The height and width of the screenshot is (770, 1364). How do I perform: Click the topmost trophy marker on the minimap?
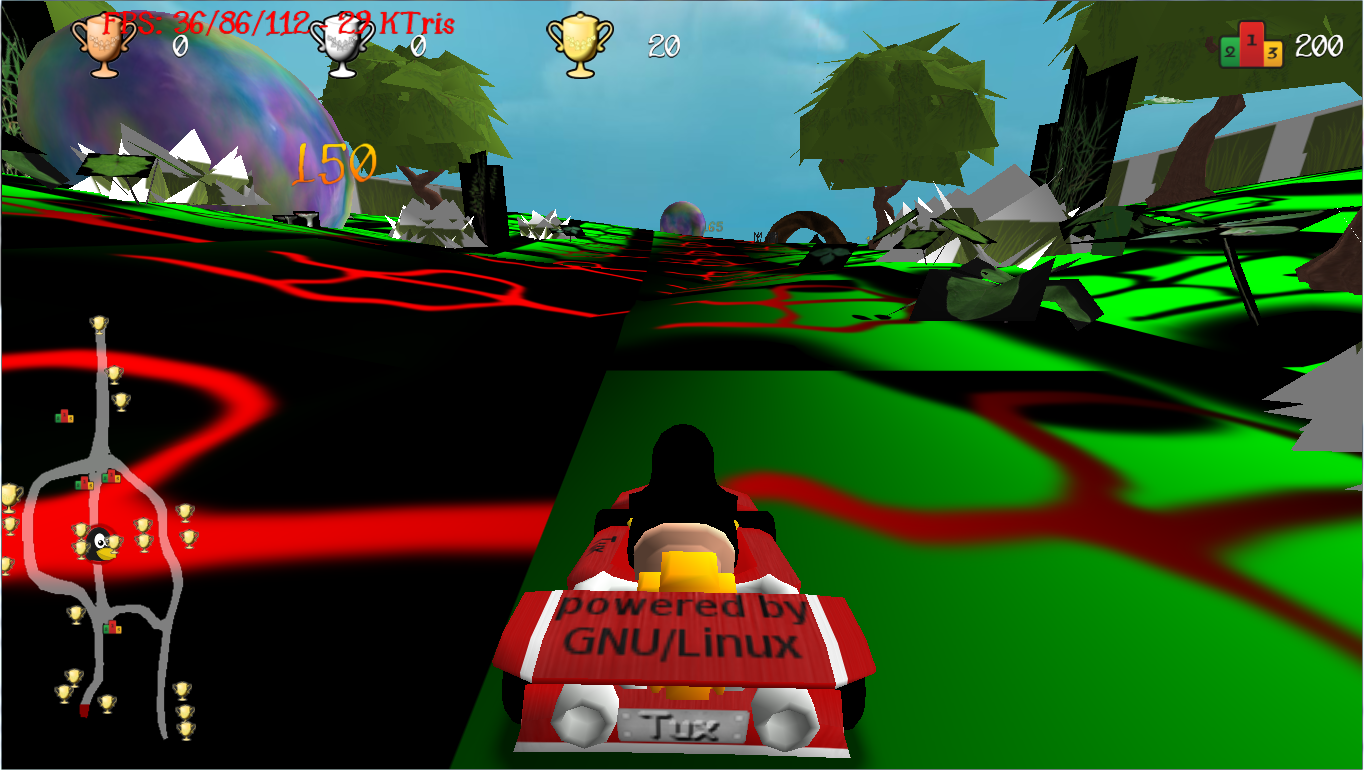click(98, 324)
